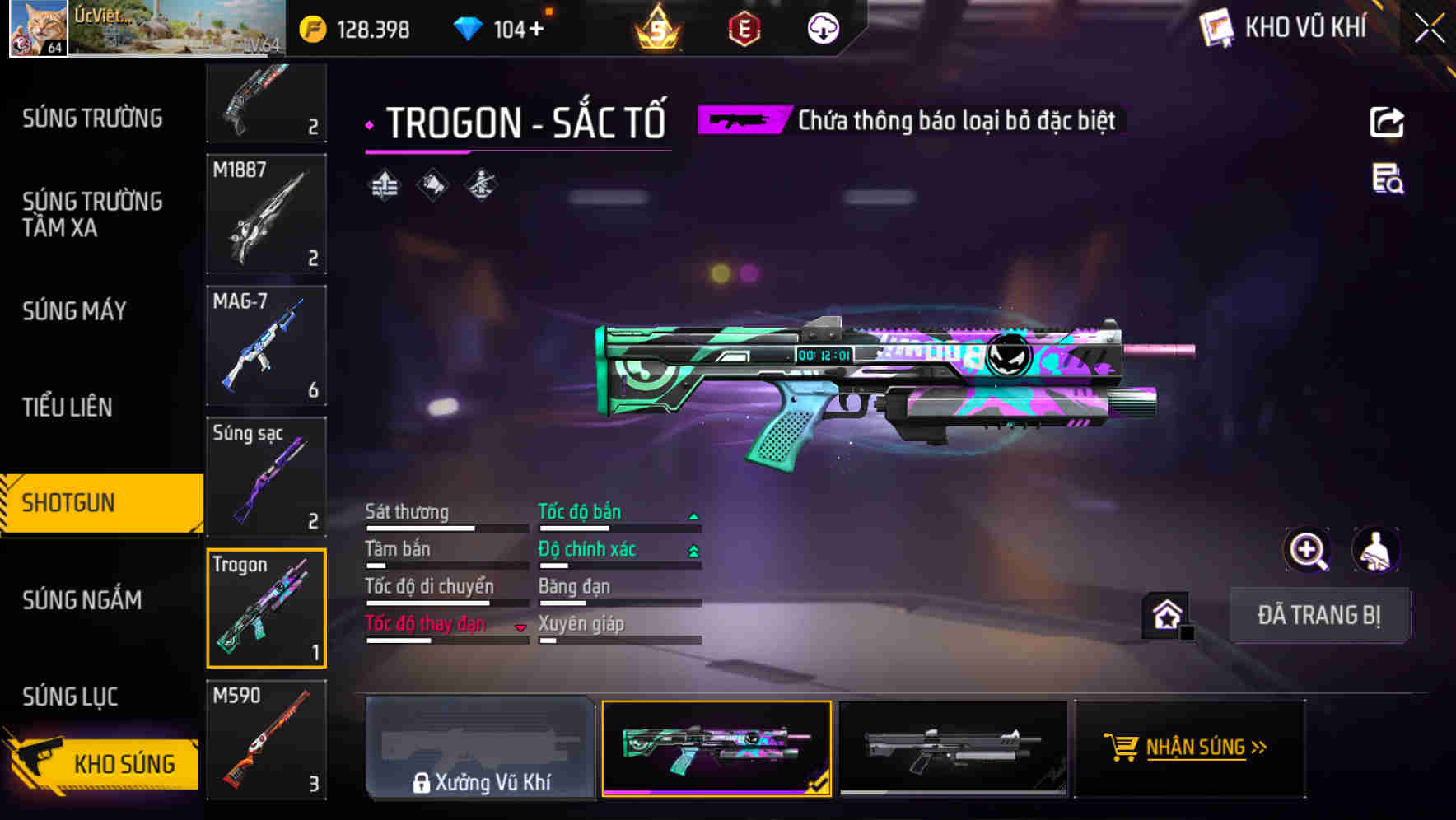Select the M1887 shotgun slot
Screen dimensions: 1456x820
click(x=266, y=214)
